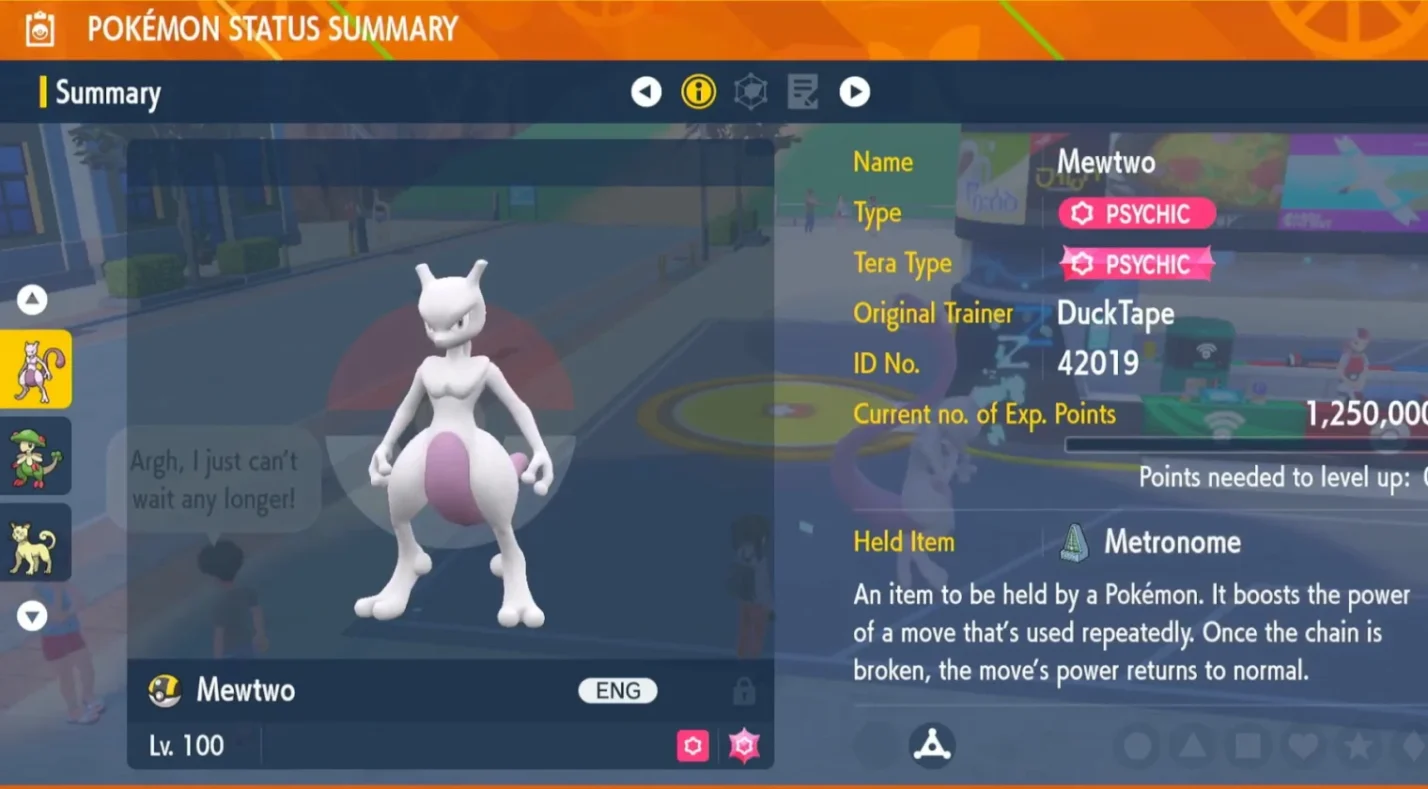1428x789 pixels.
Task: Toggle the square marking
Action: tap(1247, 746)
